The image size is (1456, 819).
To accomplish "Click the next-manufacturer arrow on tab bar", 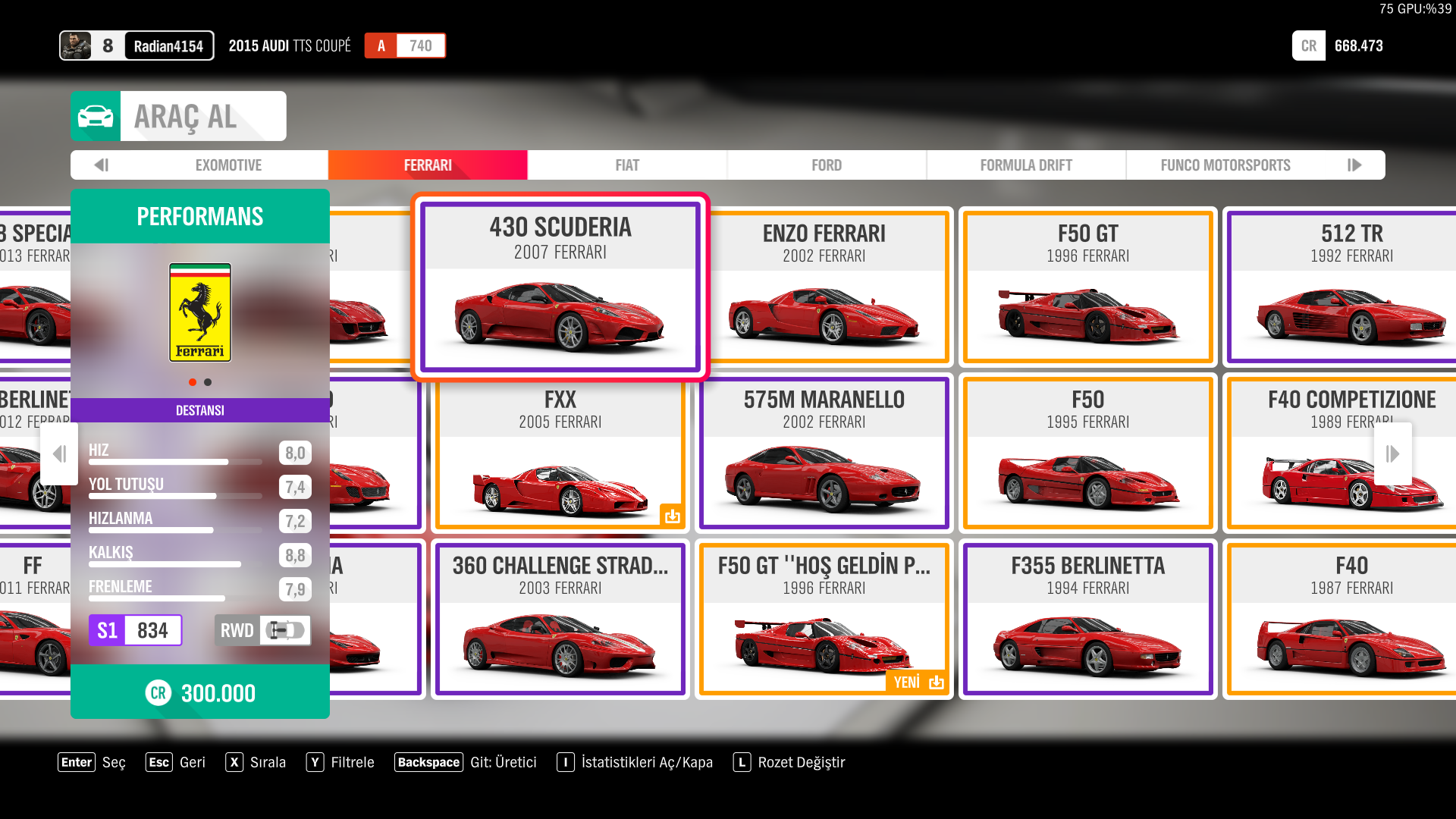I will click(1355, 165).
